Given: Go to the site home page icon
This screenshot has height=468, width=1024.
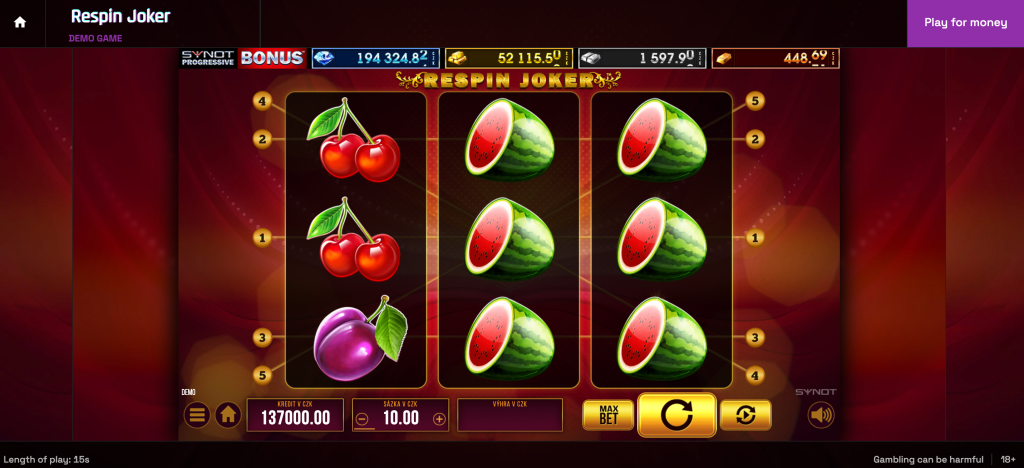Looking at the screenshot, I should pyautogui.click(x=20, y=23).
